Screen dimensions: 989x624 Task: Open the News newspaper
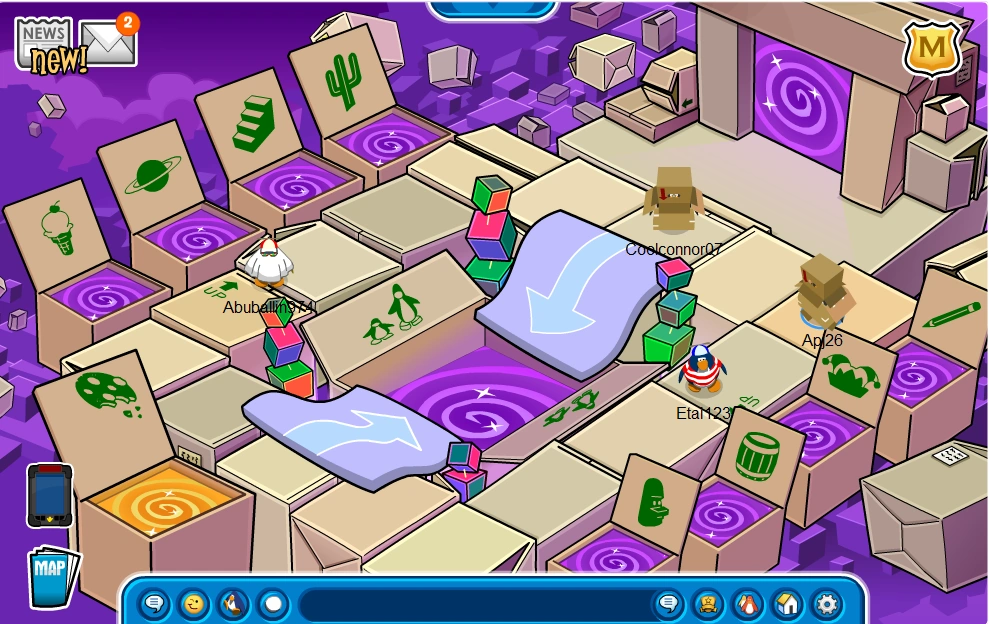(x=44, y=44)
